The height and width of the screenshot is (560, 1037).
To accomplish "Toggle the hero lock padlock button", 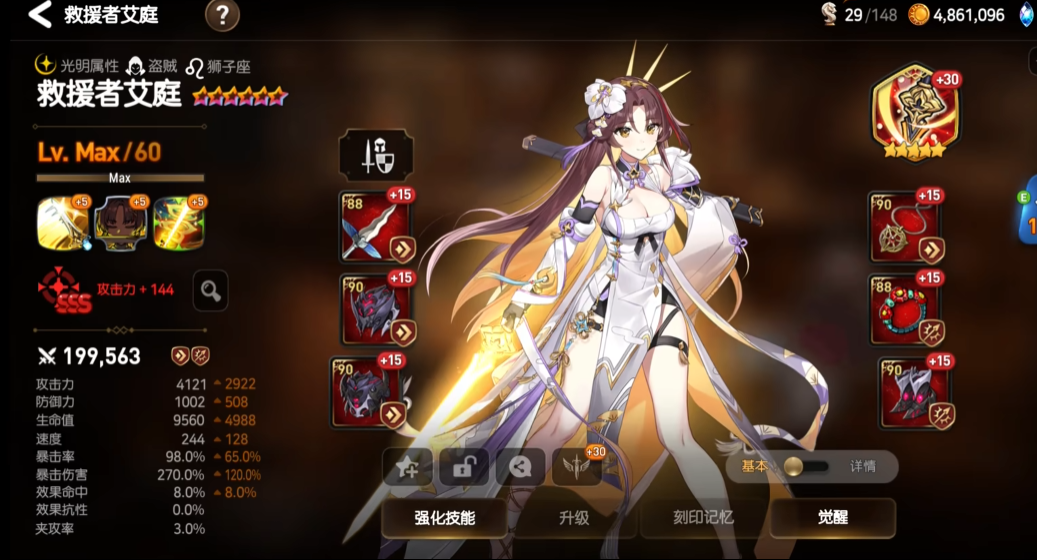I will [x=464, y=468].
